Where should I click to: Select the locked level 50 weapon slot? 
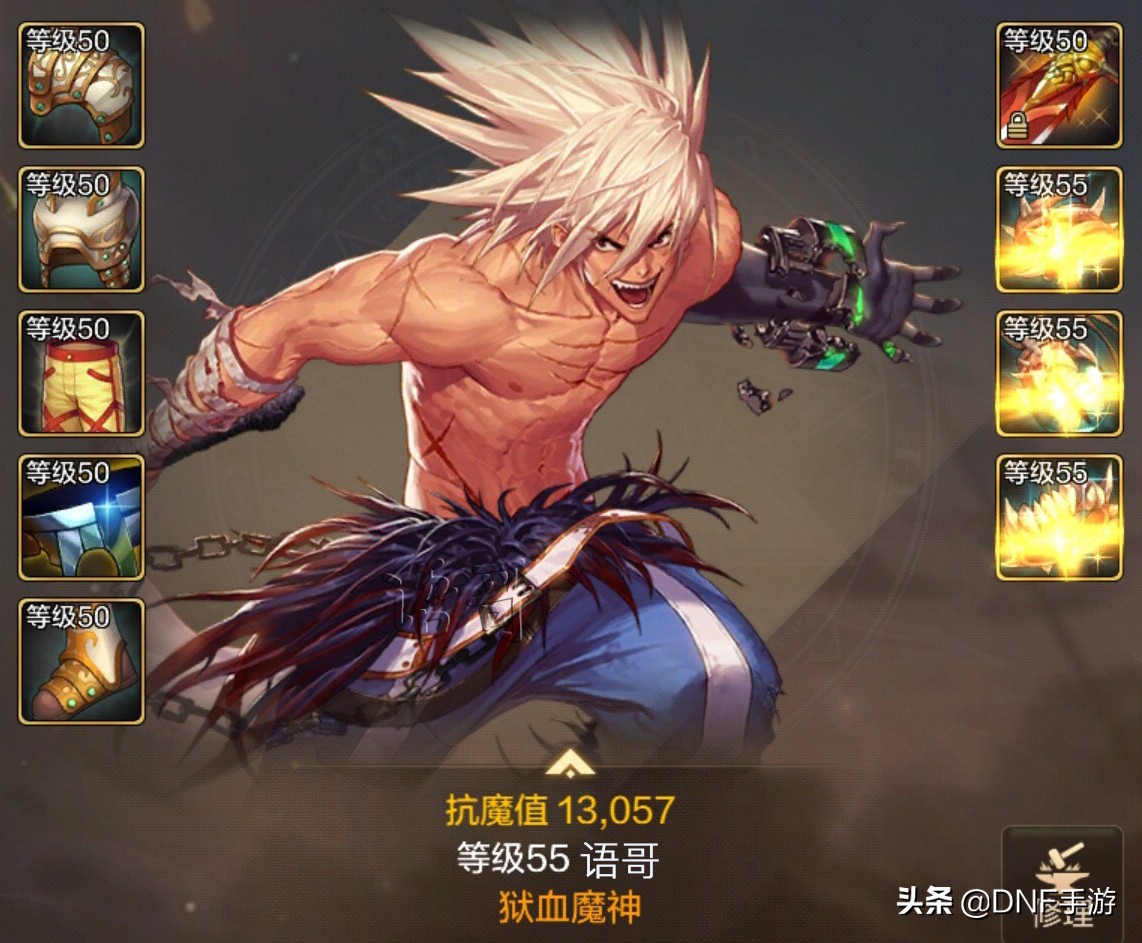(1059, 86)
